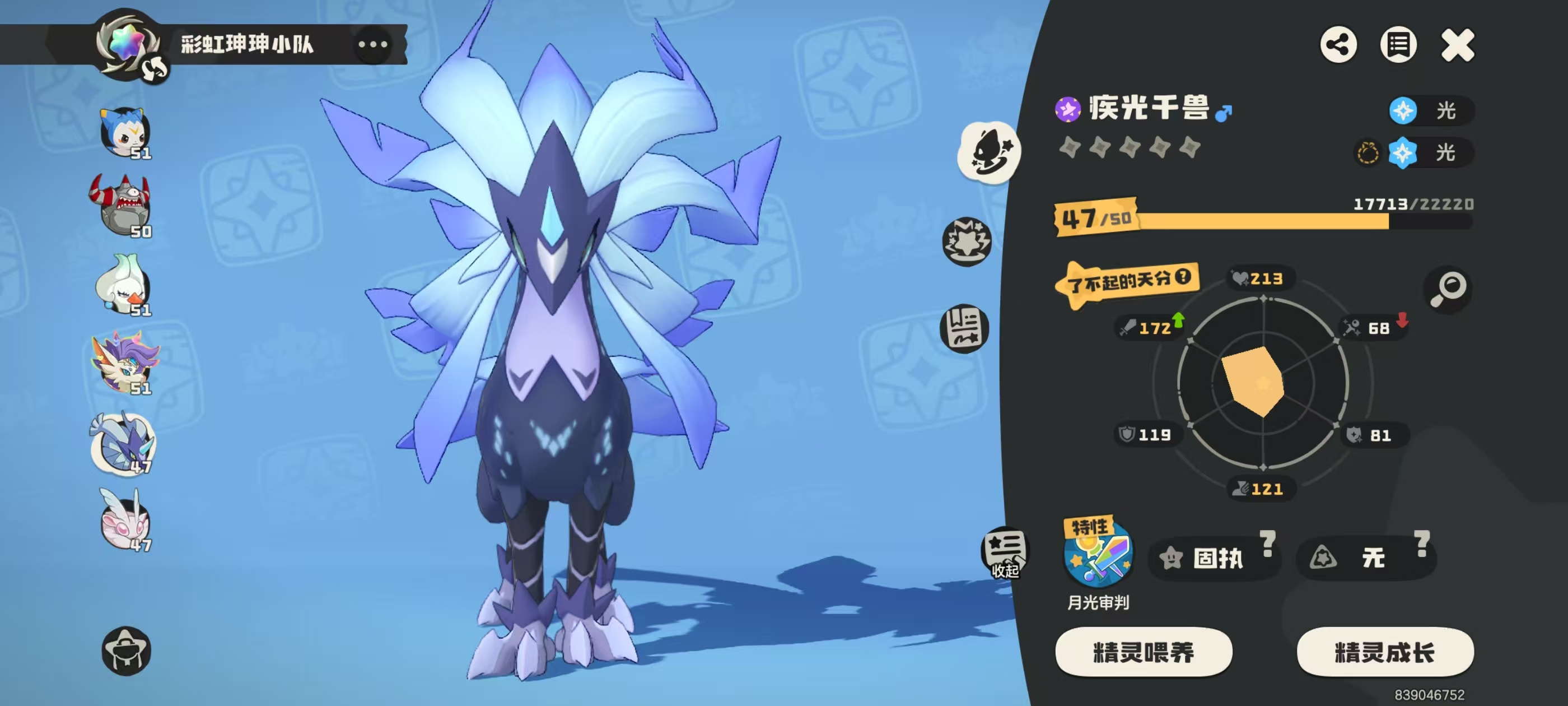View the 月光审判 trait icon
The width and height of the screenshot is (1568, 706).
coord(1098,555)
